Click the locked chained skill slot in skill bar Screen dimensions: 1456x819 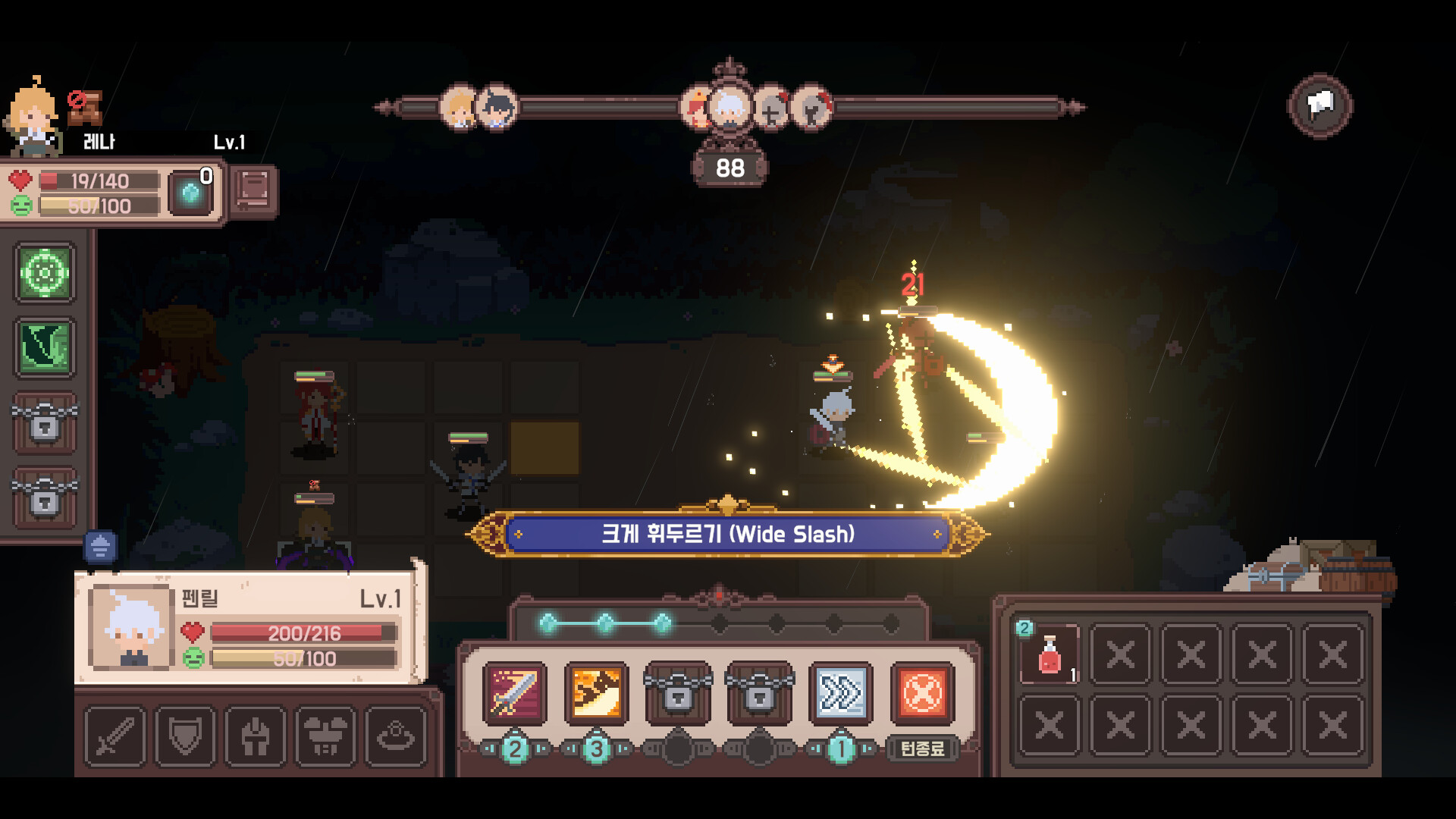tap(677, 695)
